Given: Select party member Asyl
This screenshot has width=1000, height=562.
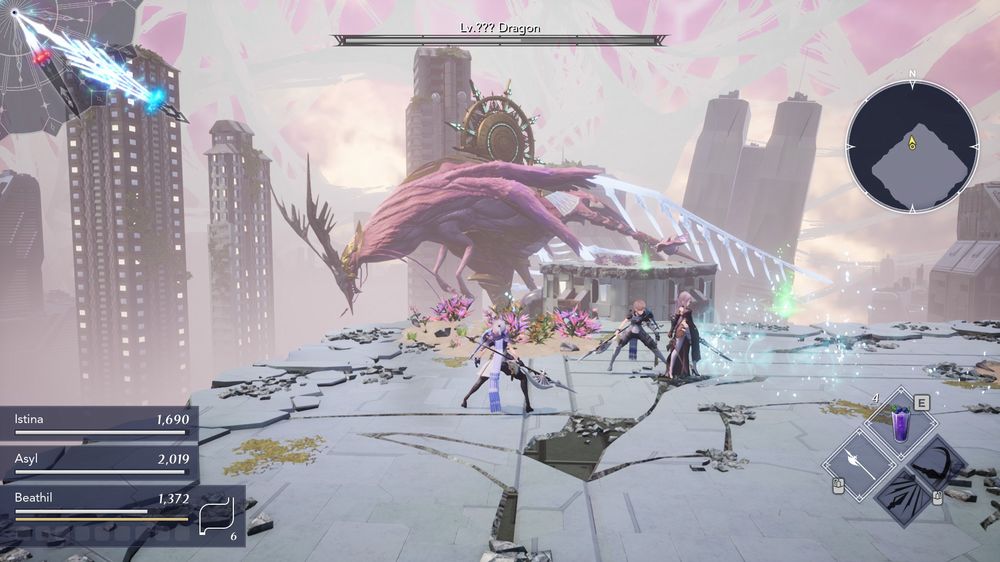Looking at the screenshot, I should coord(100,462).
